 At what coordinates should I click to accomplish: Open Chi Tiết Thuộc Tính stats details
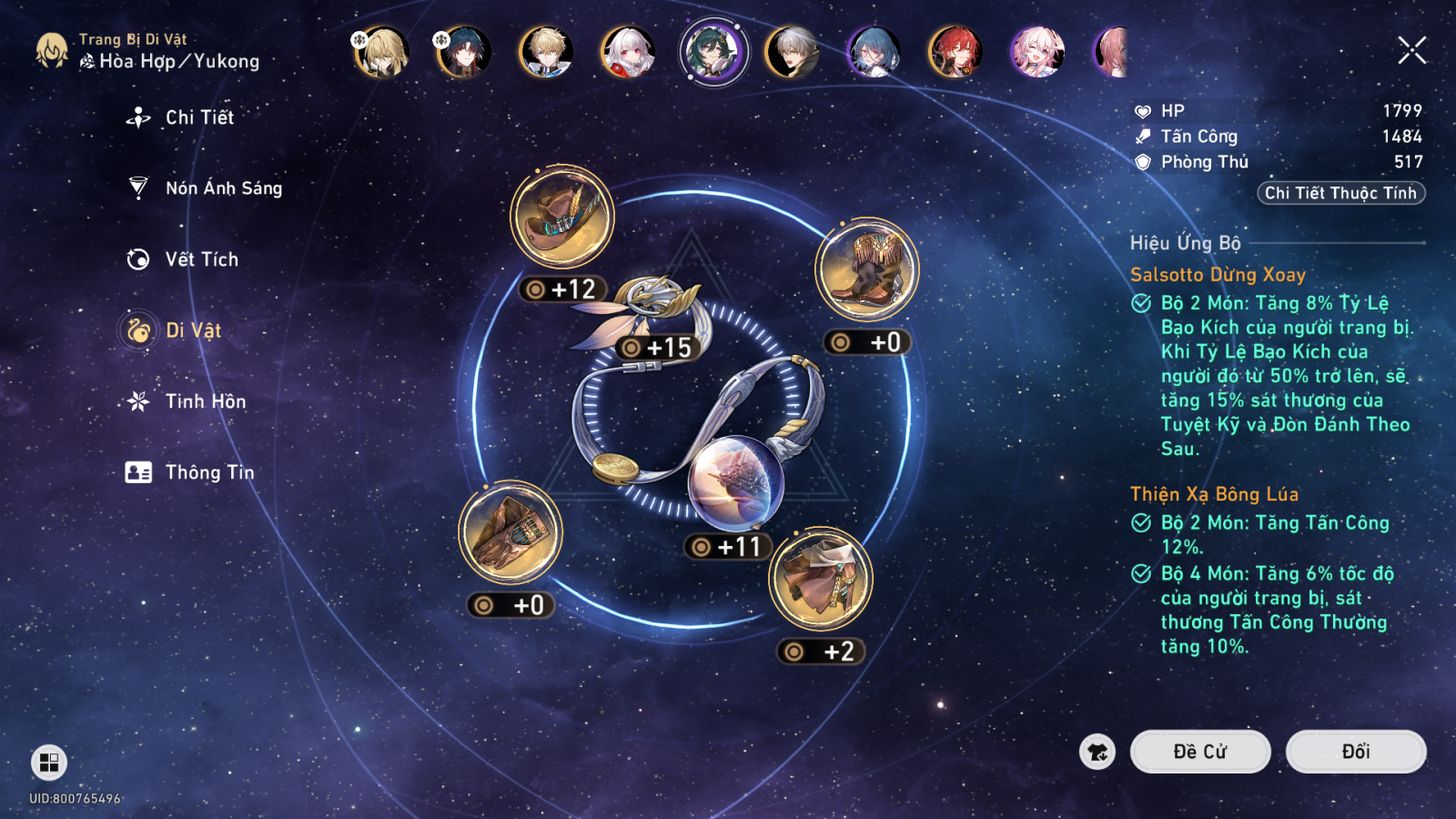[1340, 193]
